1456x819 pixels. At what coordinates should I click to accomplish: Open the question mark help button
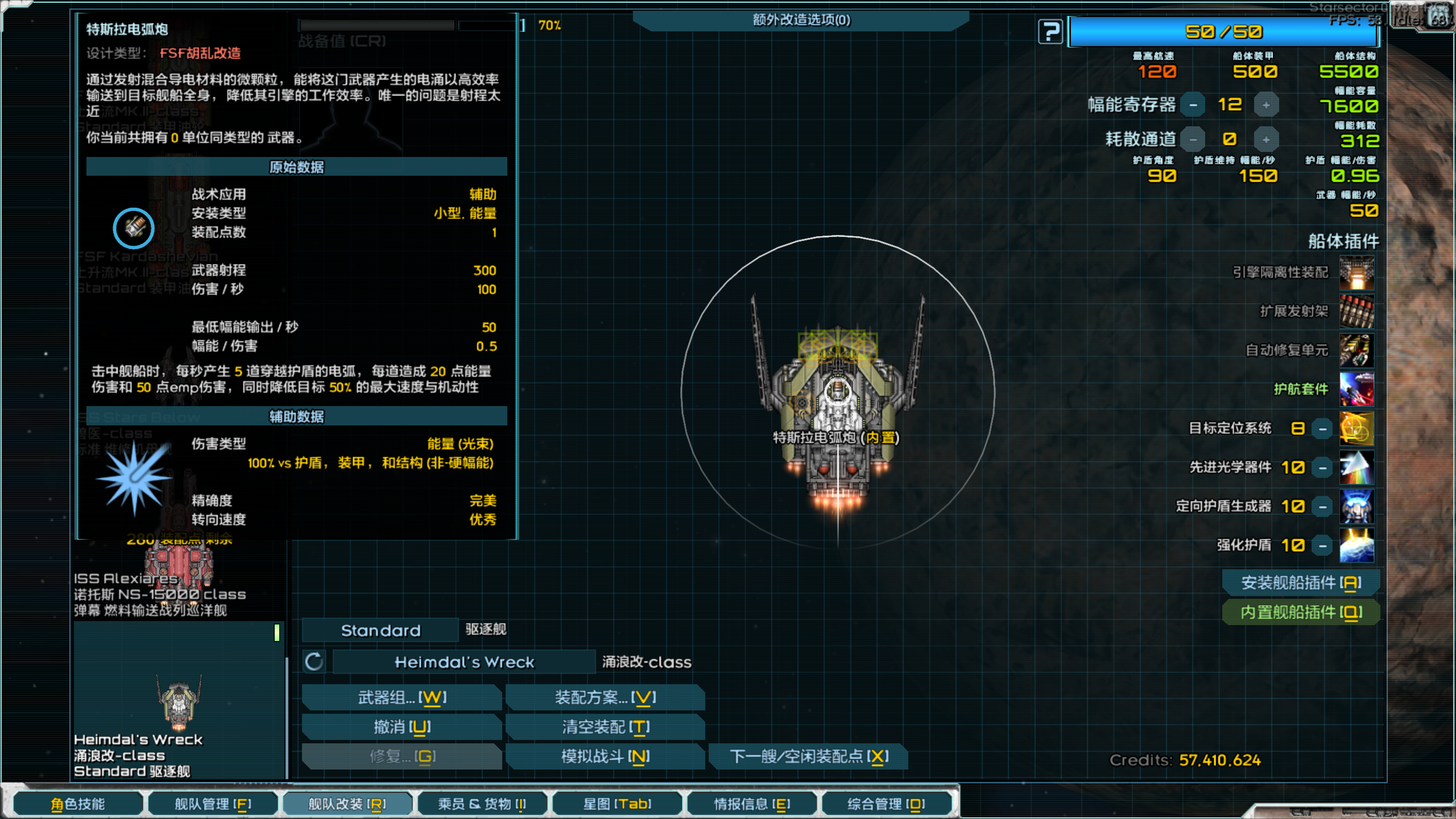tap(1050, 32)
